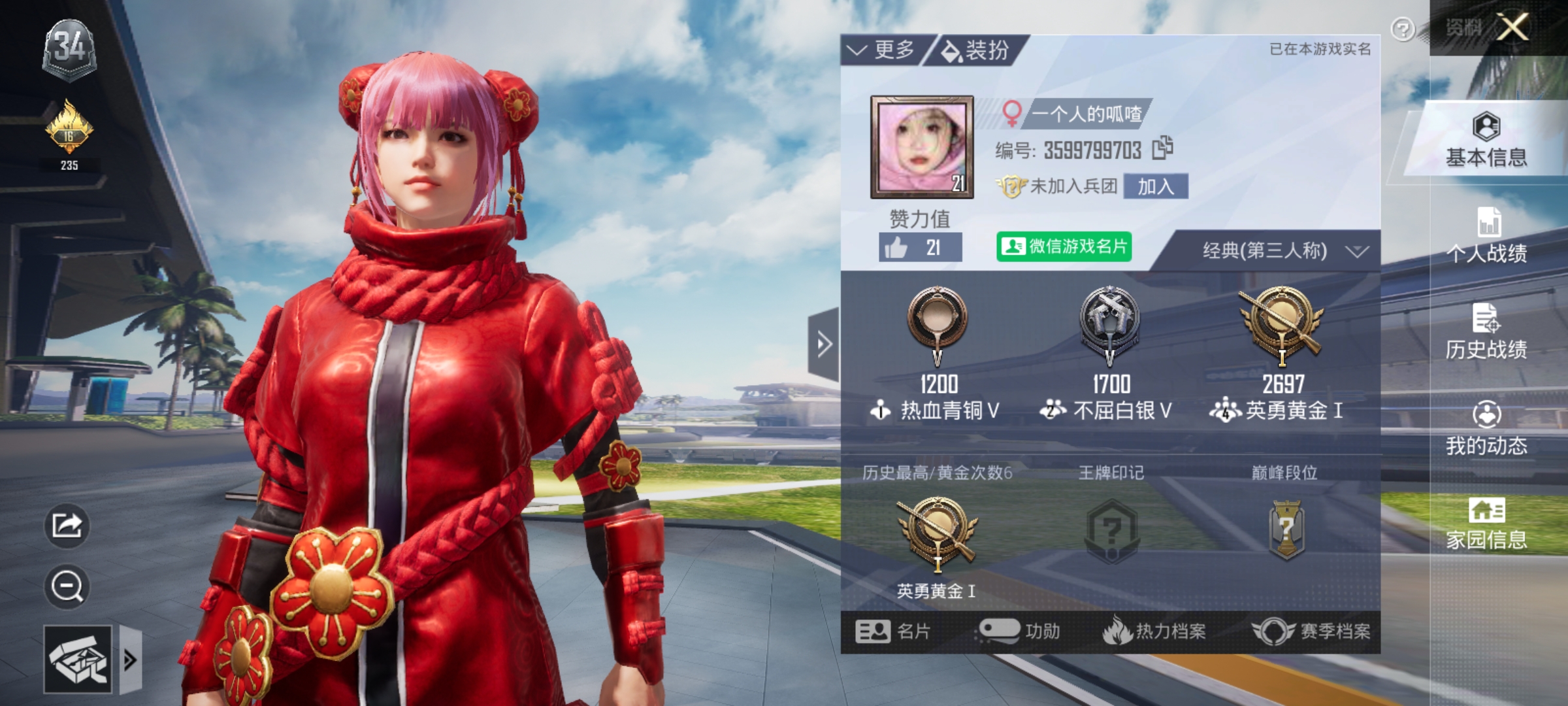The image size is (1568, 706).
Task: Open the question mark help icon
Action: pyautogui.click(x=1402, y=29)
